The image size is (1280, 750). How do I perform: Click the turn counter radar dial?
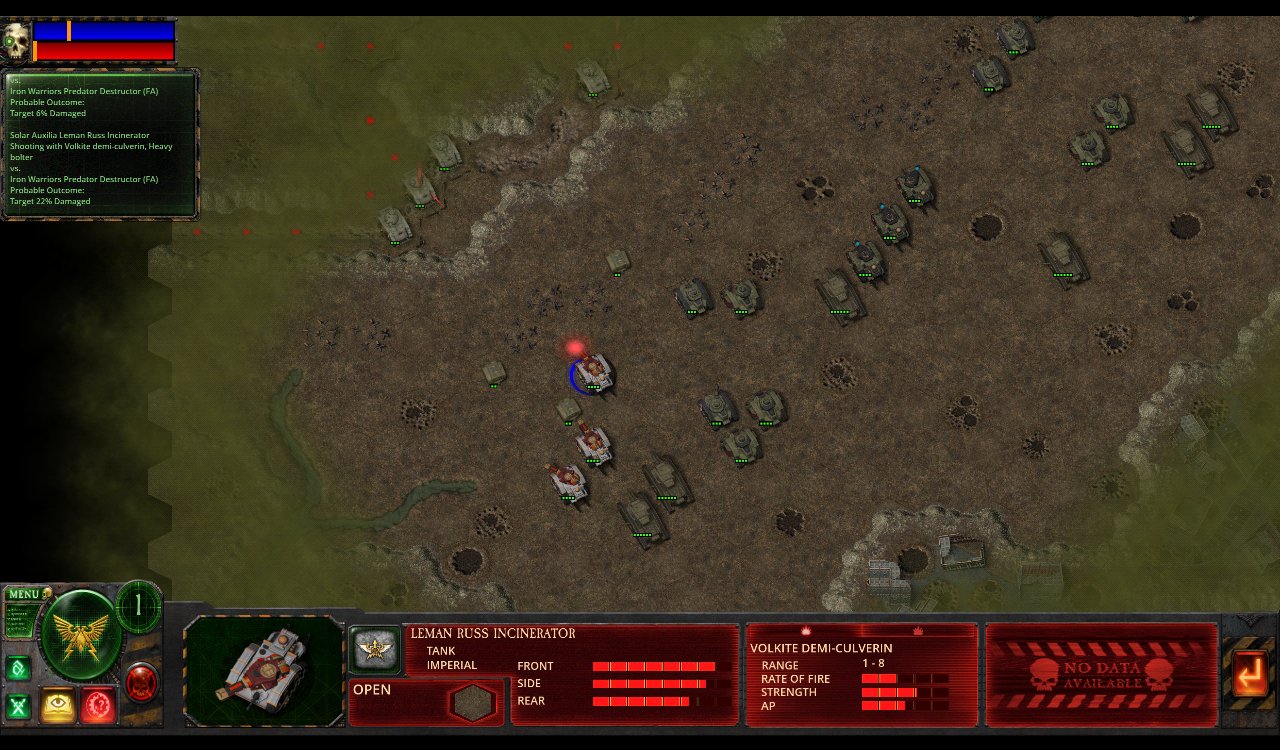[138, 605]
